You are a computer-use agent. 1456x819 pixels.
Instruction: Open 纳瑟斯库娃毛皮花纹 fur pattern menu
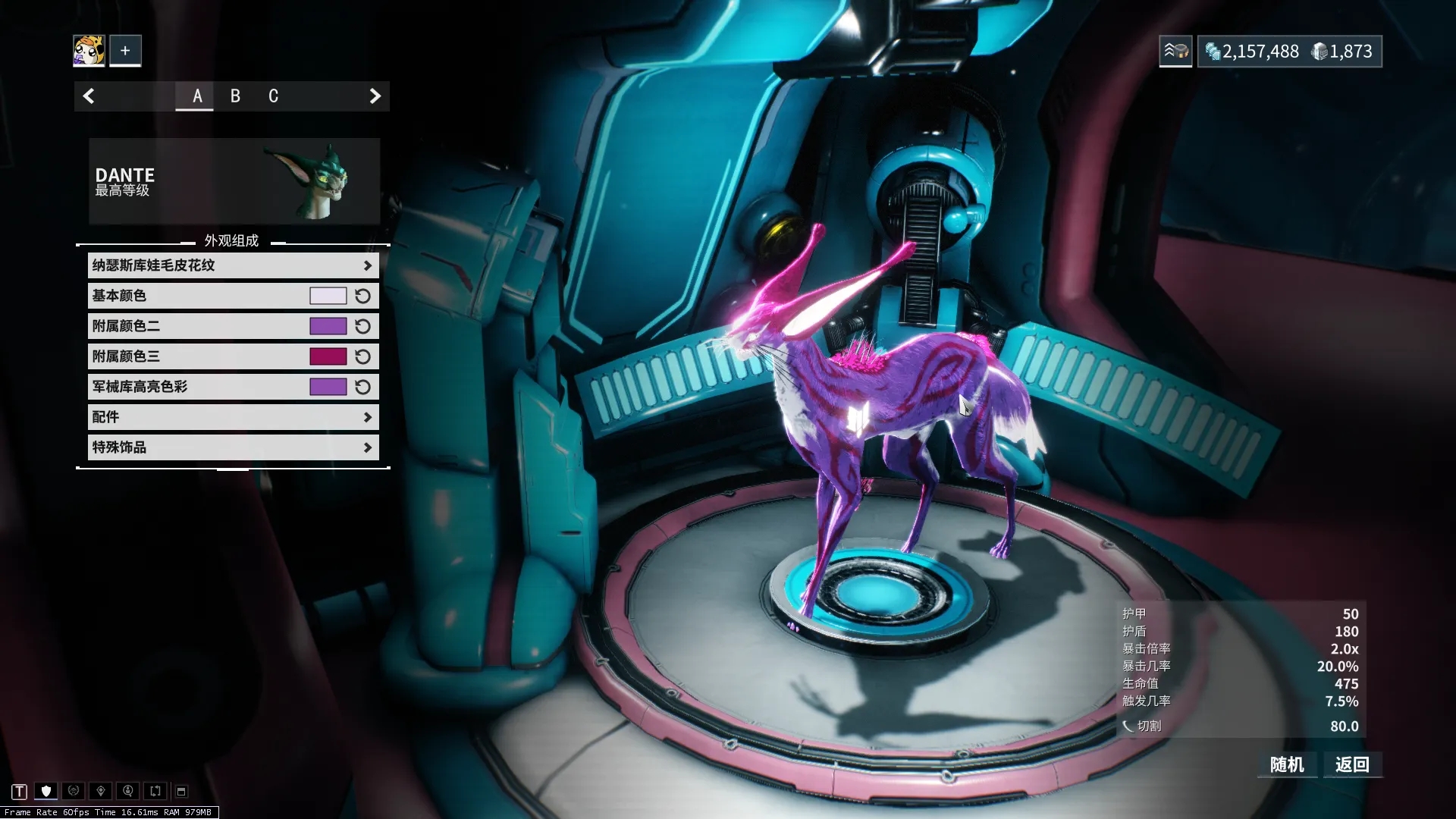tap(233, 265)
